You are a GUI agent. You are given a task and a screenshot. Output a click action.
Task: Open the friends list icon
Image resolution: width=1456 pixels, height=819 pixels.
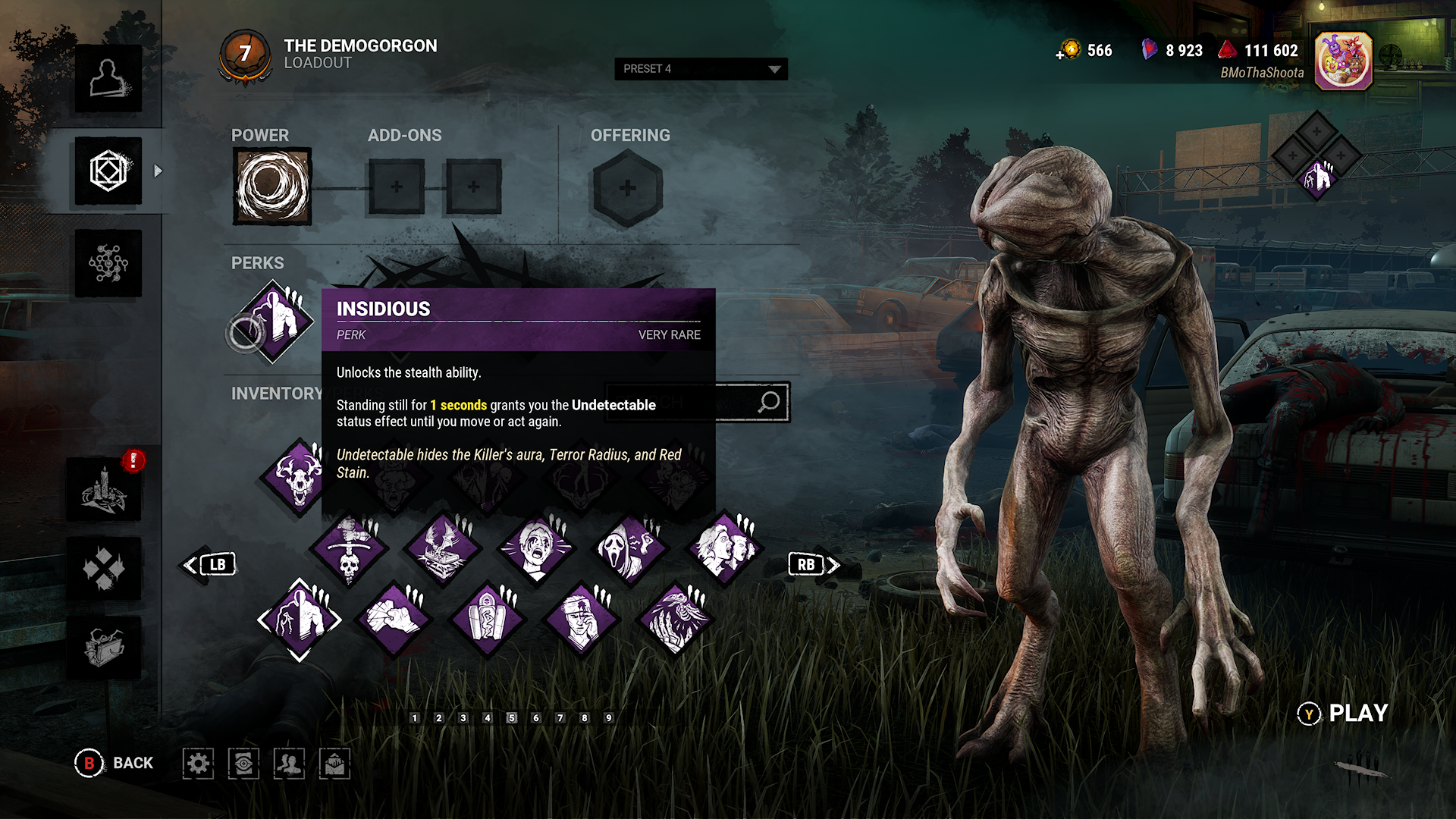coord(289,764)
